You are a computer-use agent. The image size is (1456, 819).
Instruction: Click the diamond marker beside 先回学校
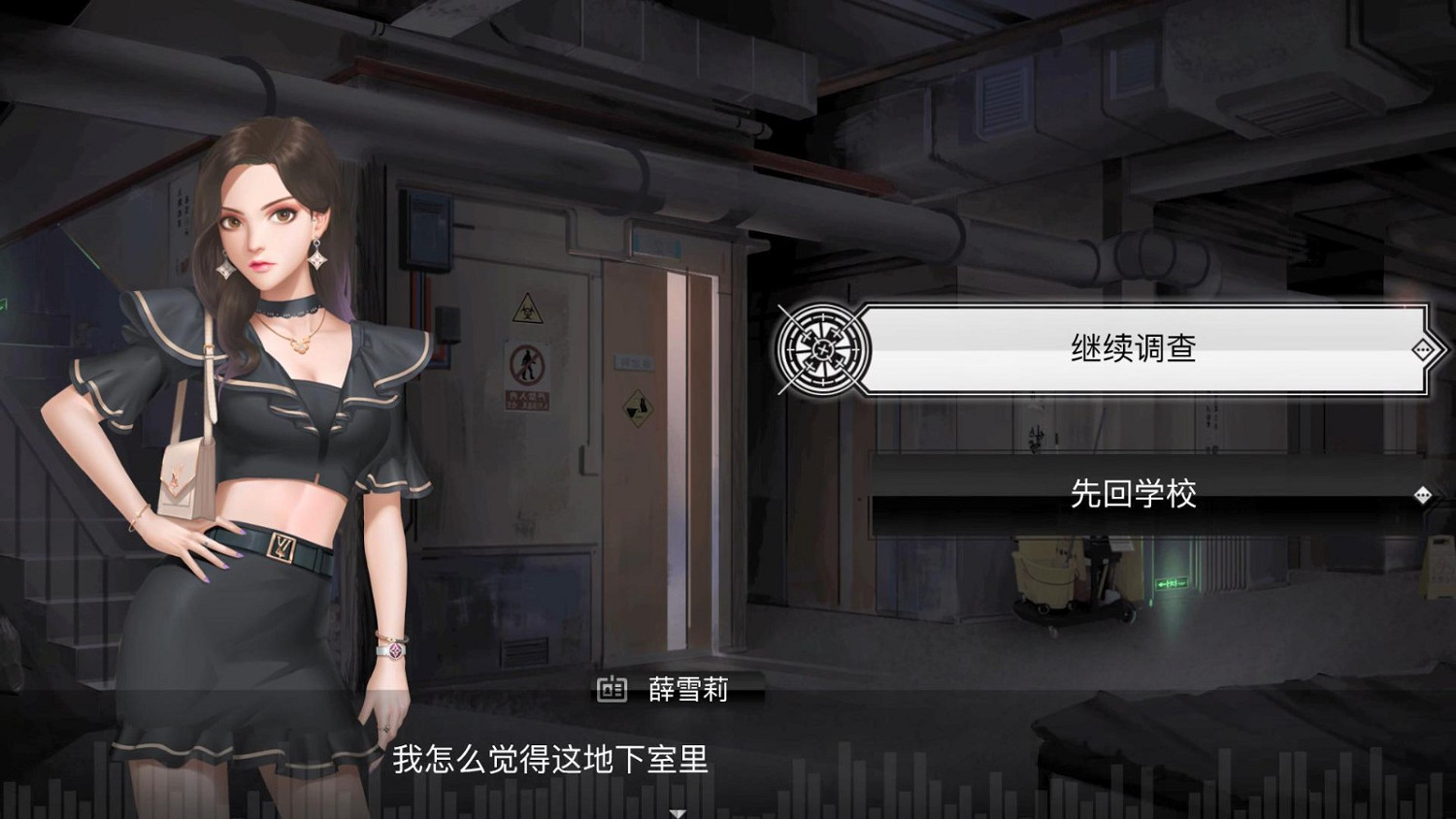[1423, 496]
